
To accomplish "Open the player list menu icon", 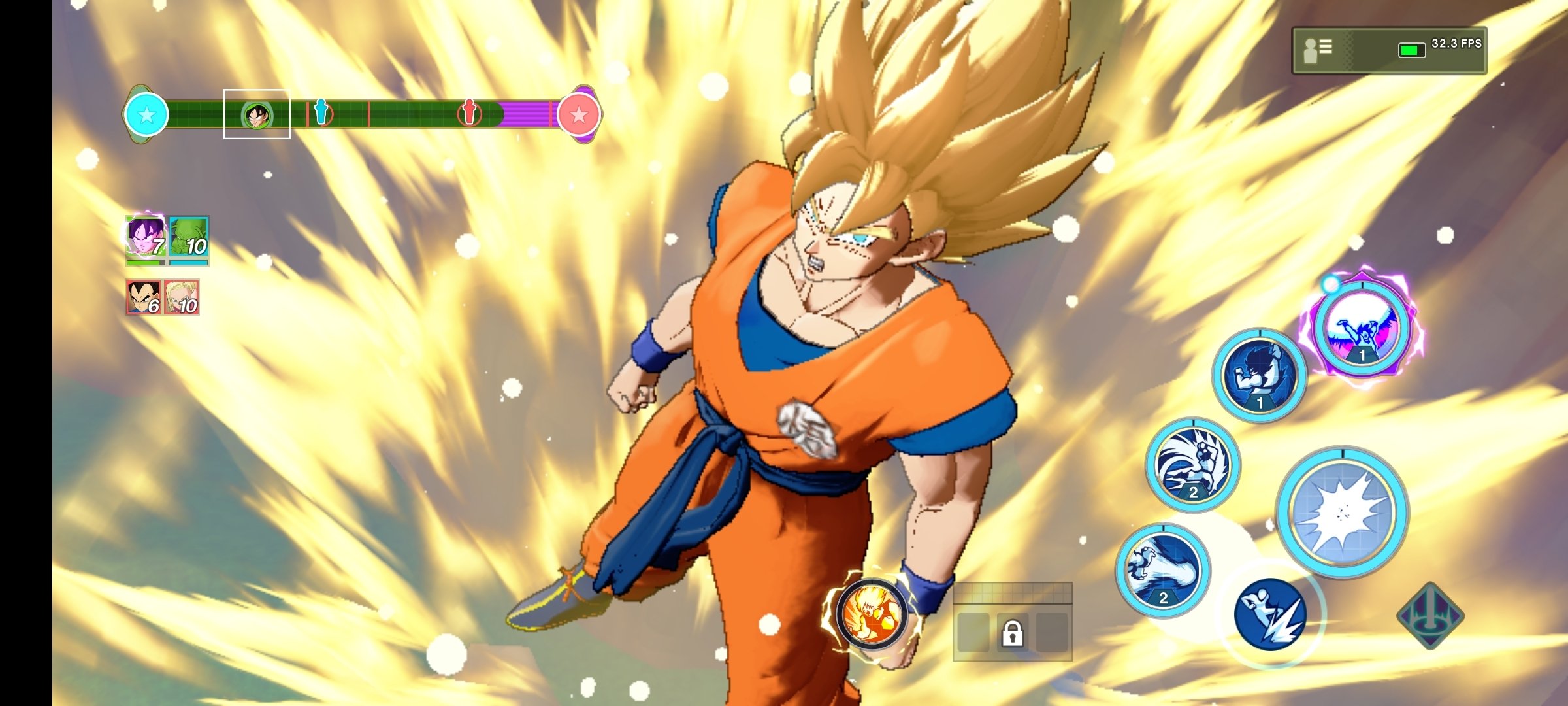I will [1318, 50].
